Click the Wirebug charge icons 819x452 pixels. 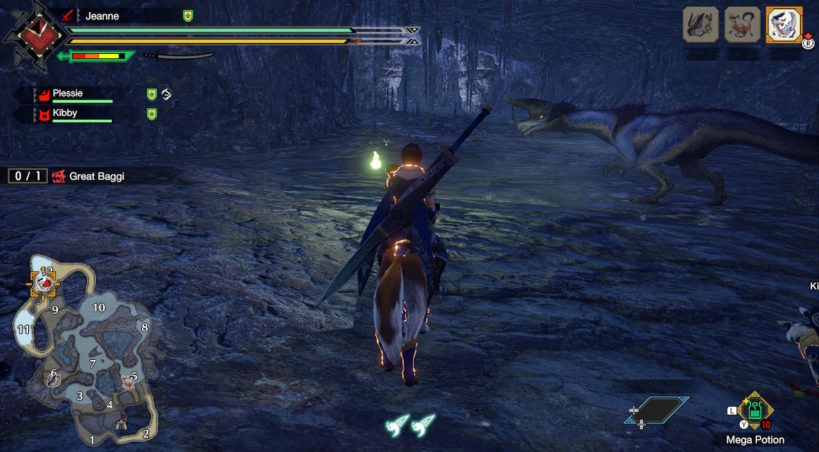point(410,424)
